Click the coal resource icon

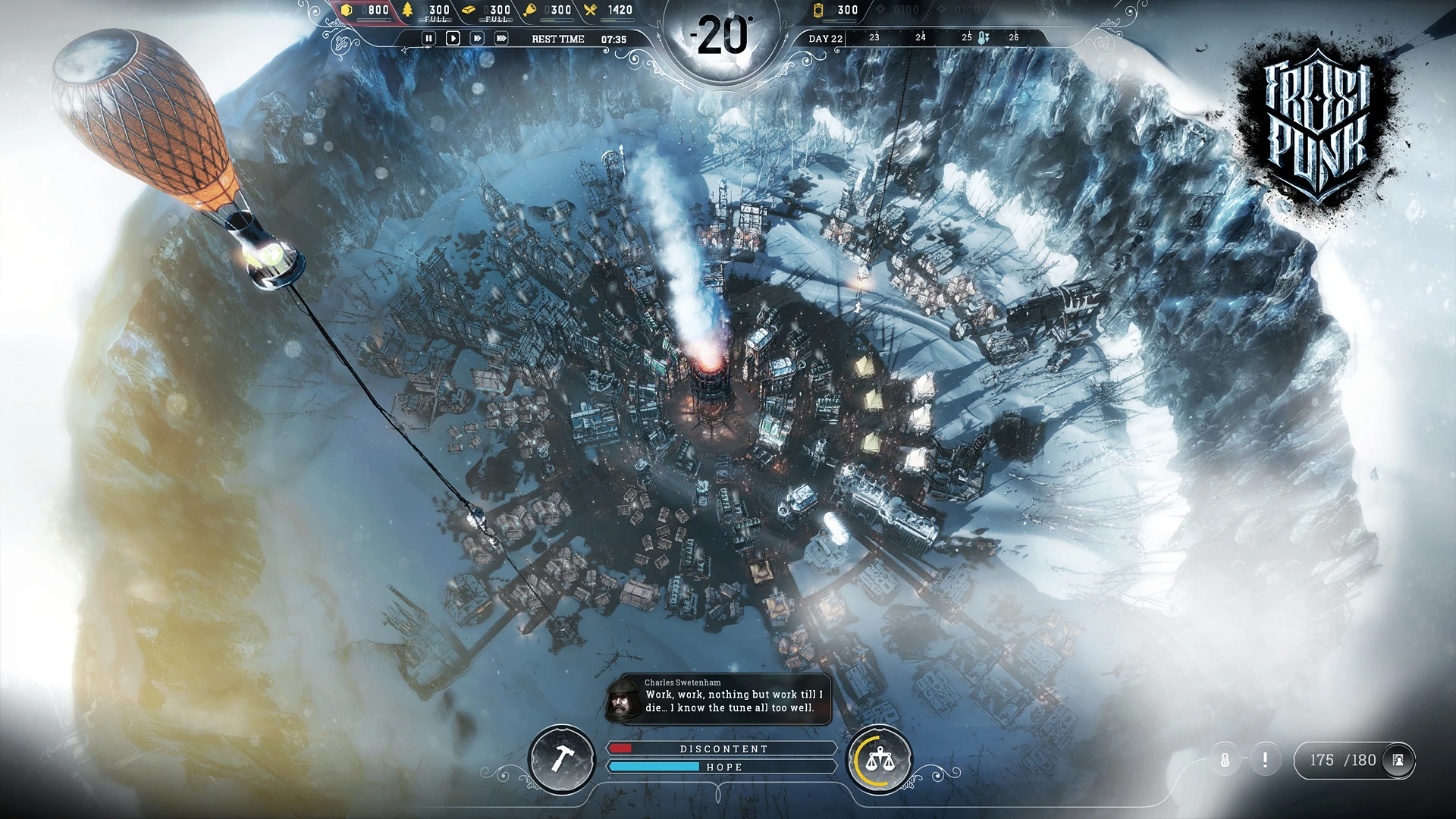coord(347,10)
